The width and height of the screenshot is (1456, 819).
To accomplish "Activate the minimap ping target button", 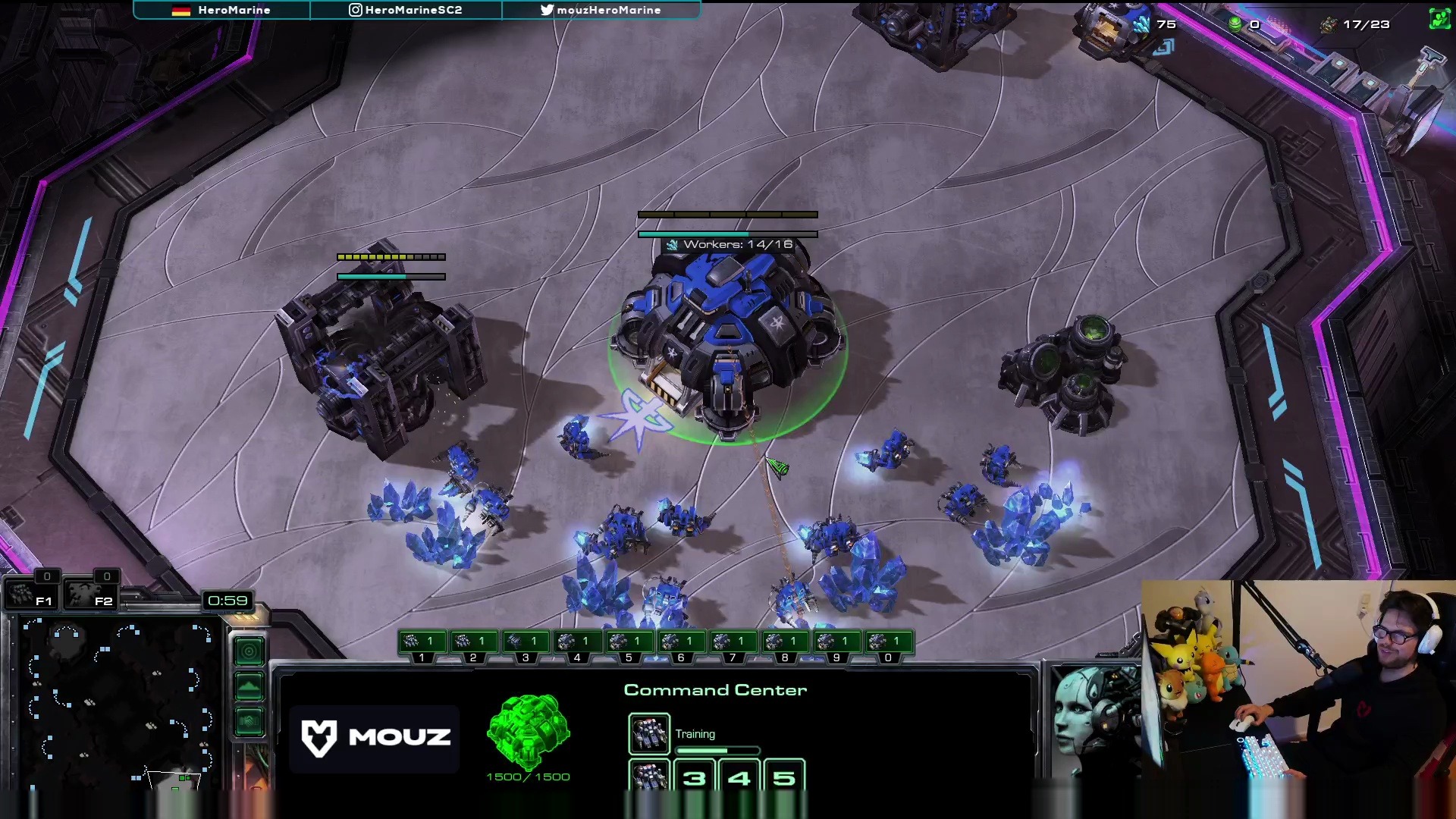I will pos(249,651).
